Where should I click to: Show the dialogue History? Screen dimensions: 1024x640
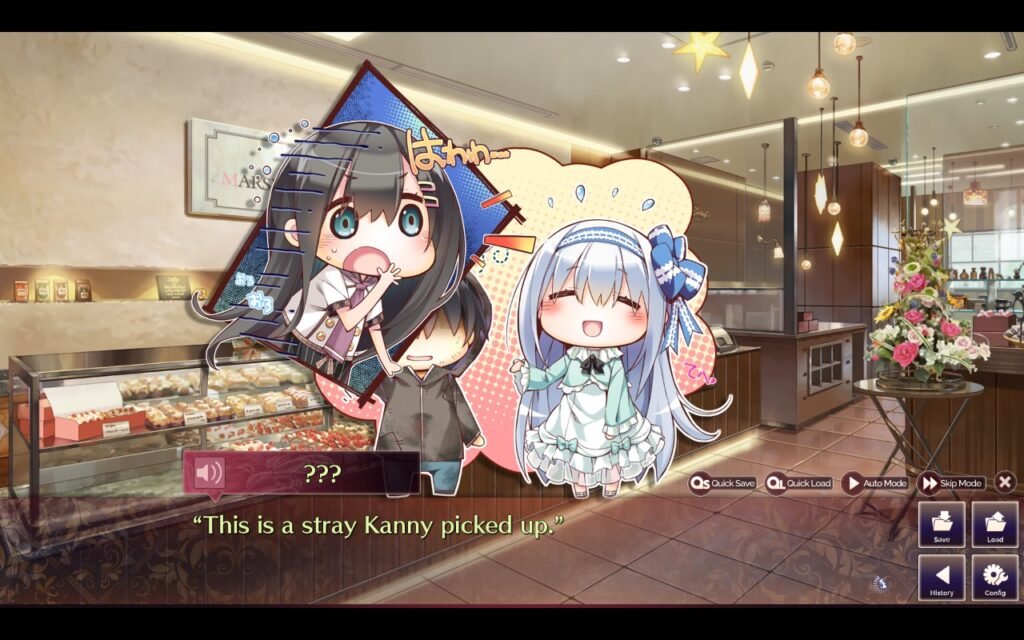(x=942, y=577)
